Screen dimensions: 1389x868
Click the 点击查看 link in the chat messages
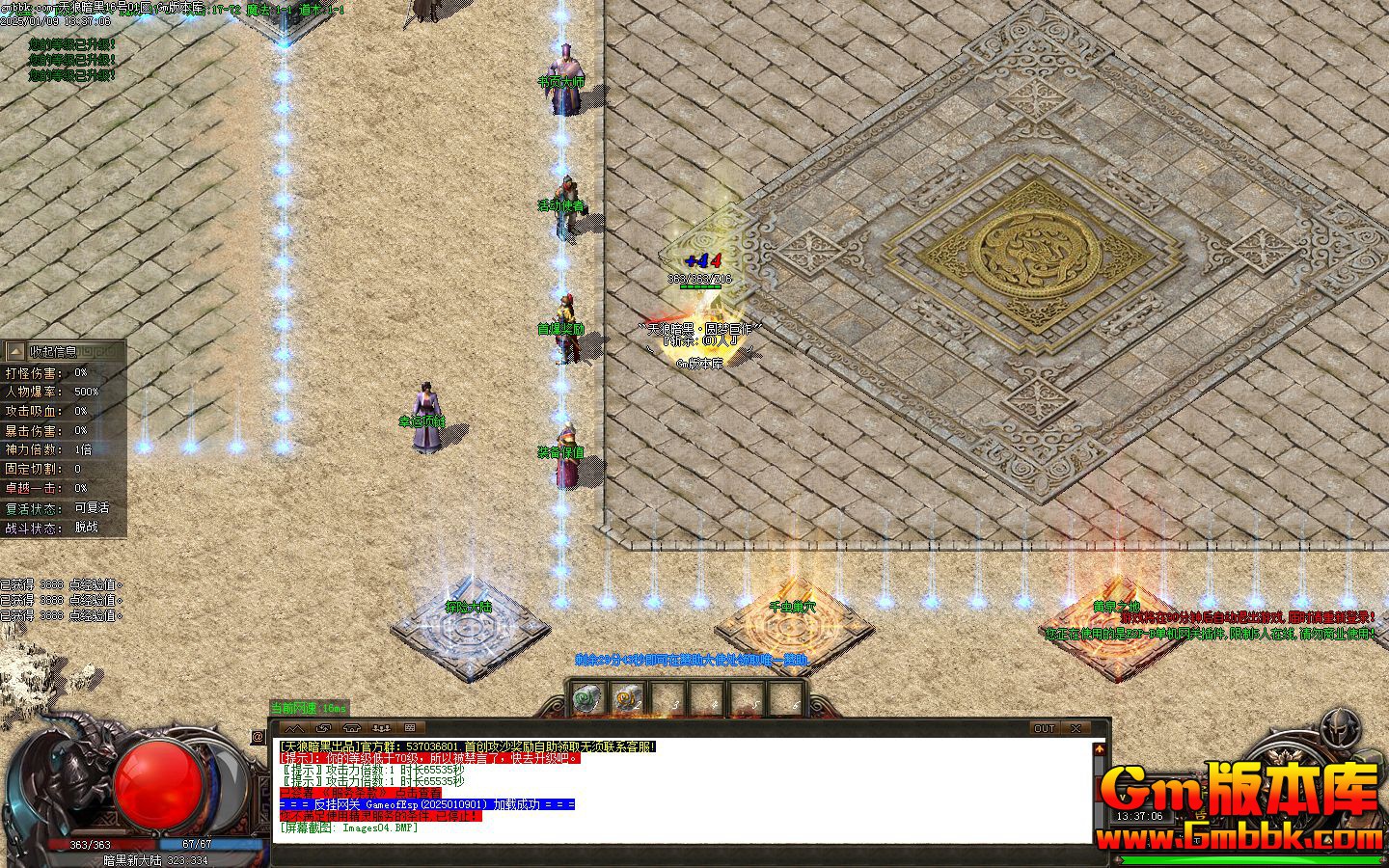(x=417, y=793)
